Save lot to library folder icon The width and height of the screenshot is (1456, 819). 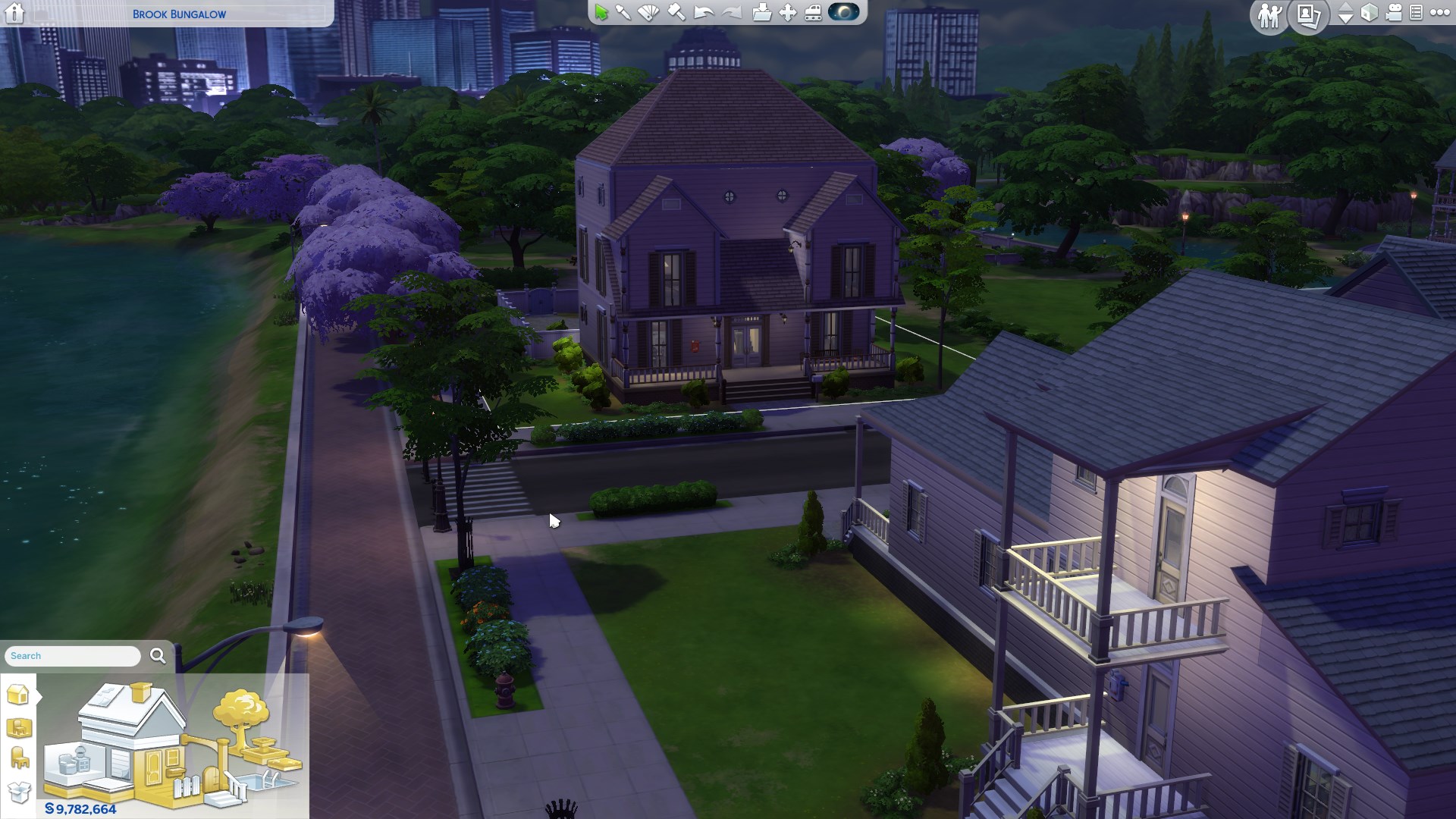coord(761,13)
